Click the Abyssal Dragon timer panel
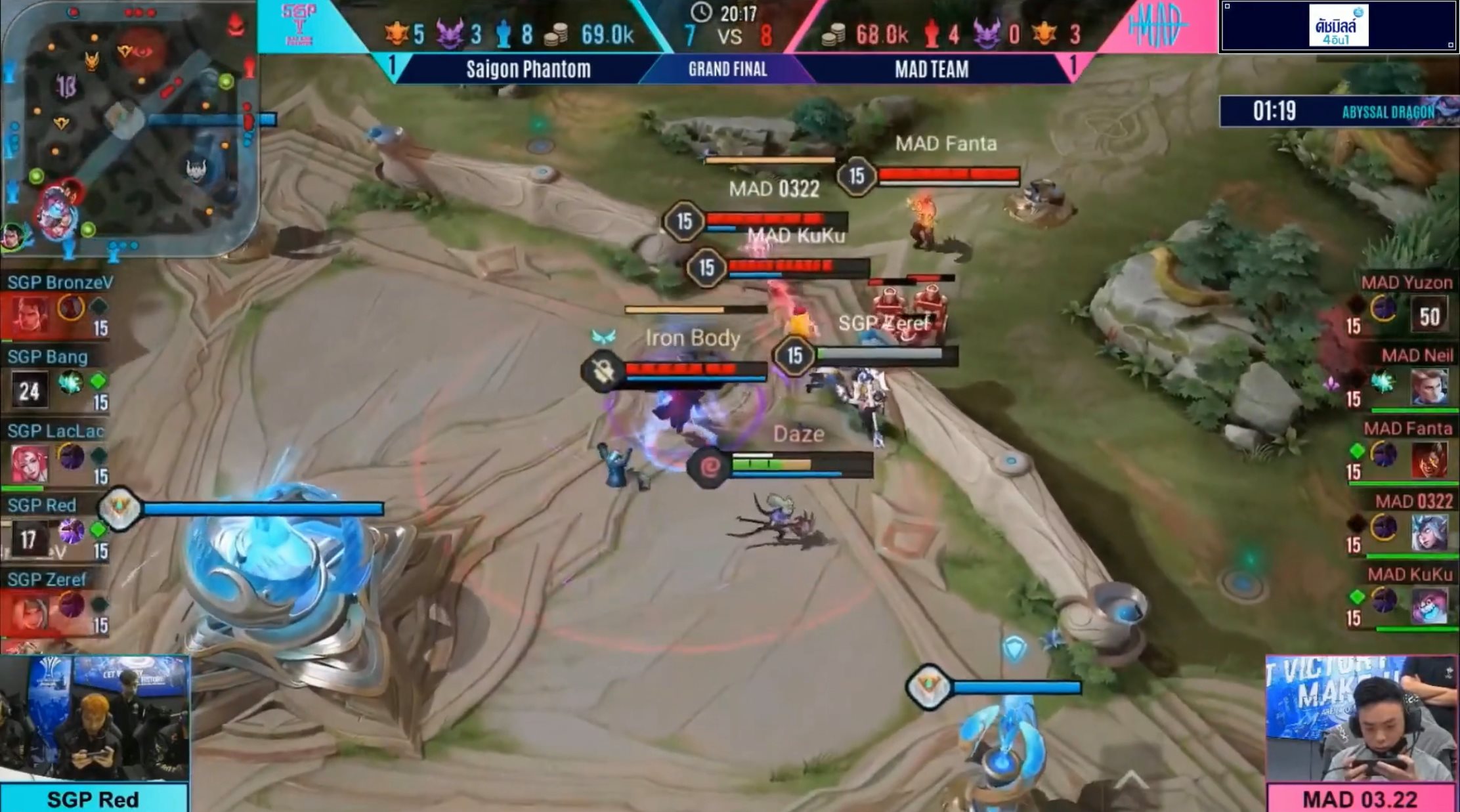The width and height of the screenshot is (1460, 812). [x=1339, y=112]
